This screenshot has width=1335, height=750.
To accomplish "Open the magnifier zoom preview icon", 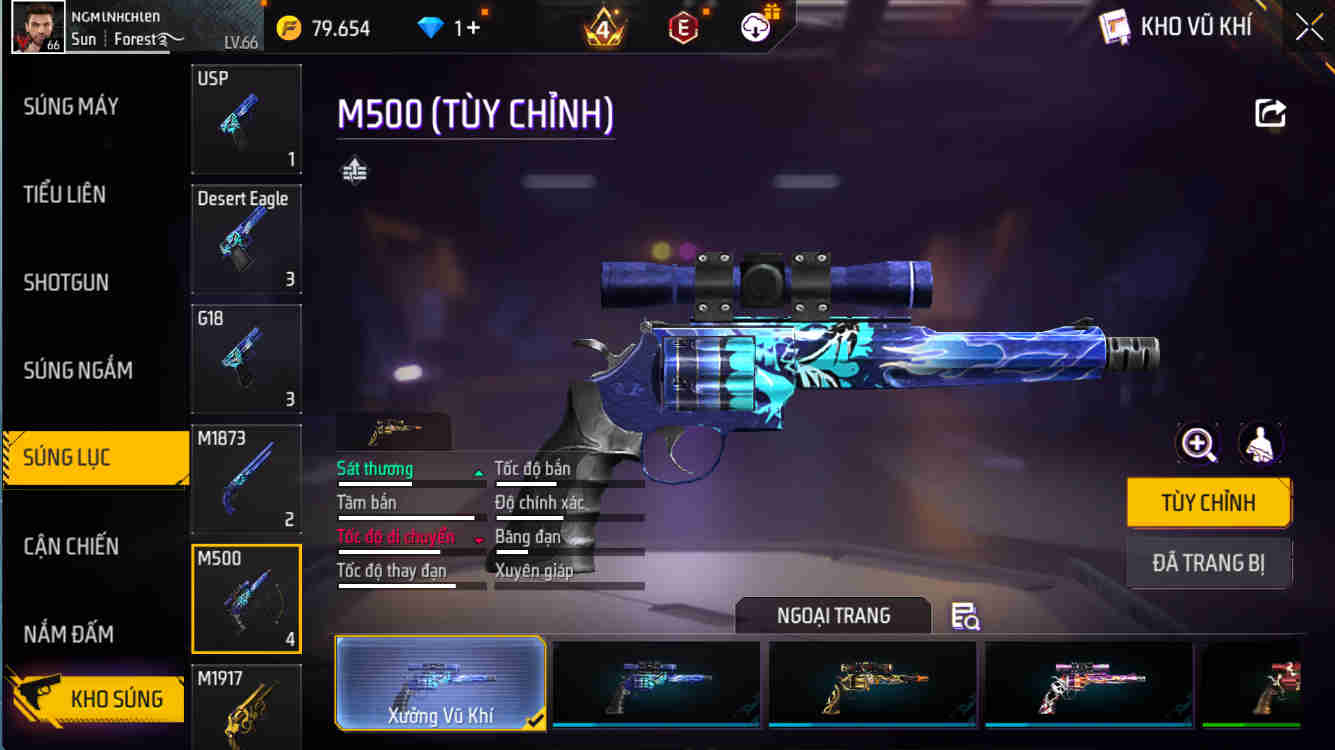I will pyautogui.click(x=1198, y=445).
